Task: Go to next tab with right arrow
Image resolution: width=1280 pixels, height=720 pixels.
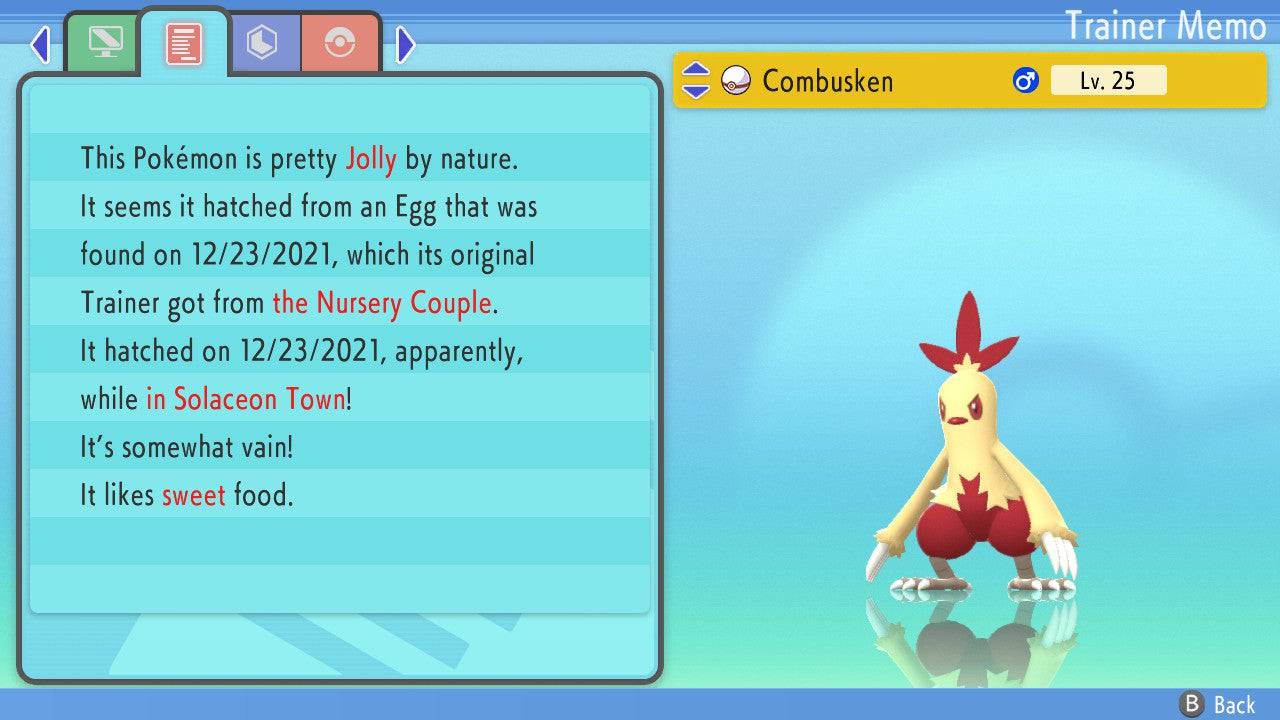Action: pyautogui.click(x=406, y=44)
